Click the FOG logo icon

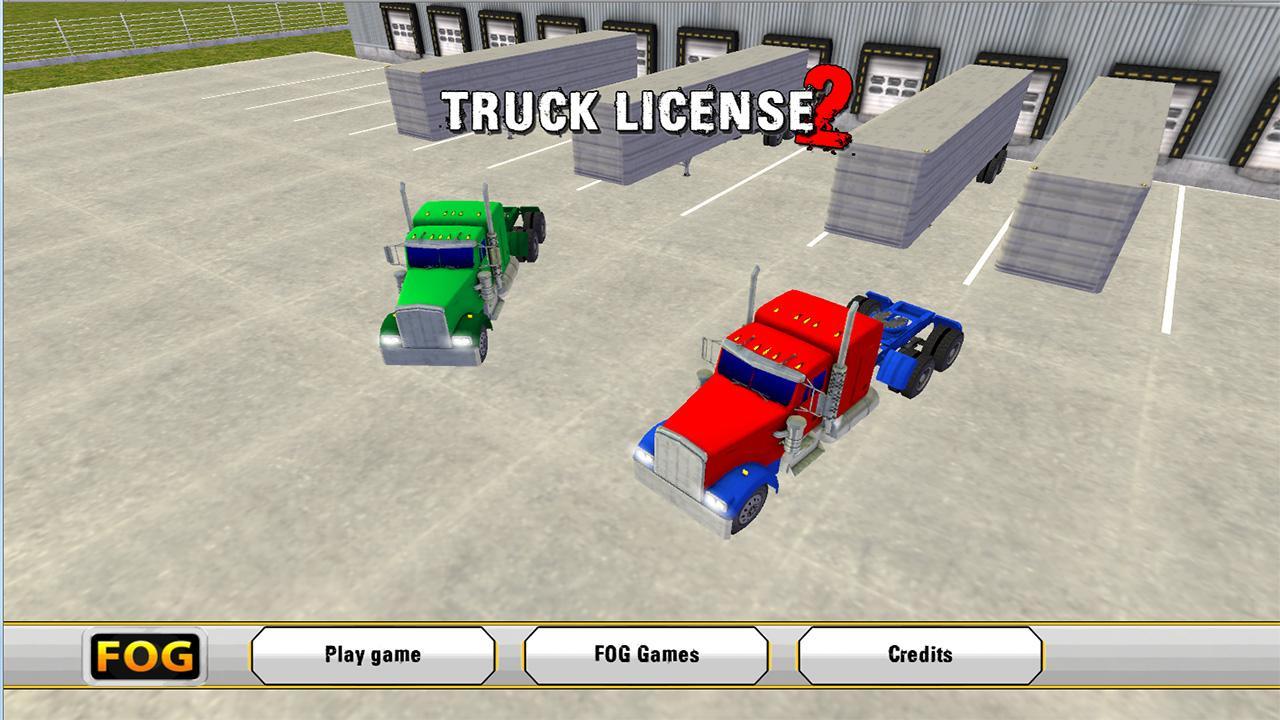pos(145,655)
